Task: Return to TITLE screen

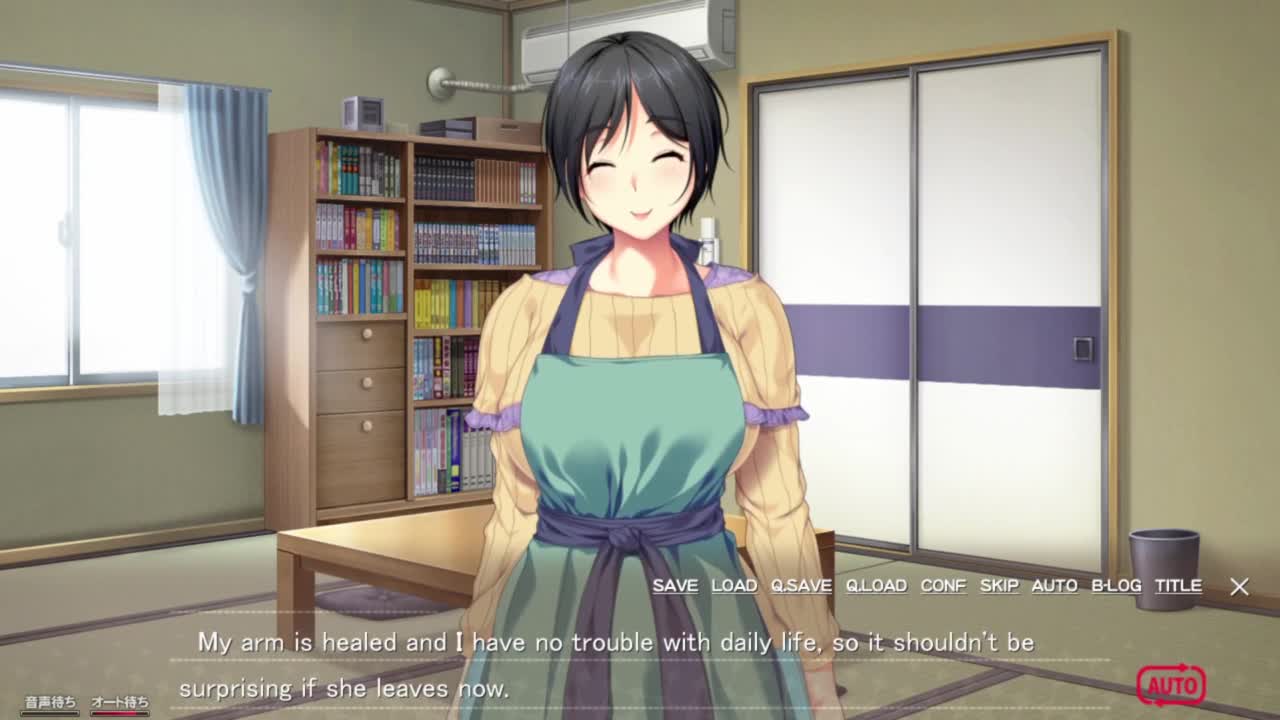Action: tap(1178, 586)
